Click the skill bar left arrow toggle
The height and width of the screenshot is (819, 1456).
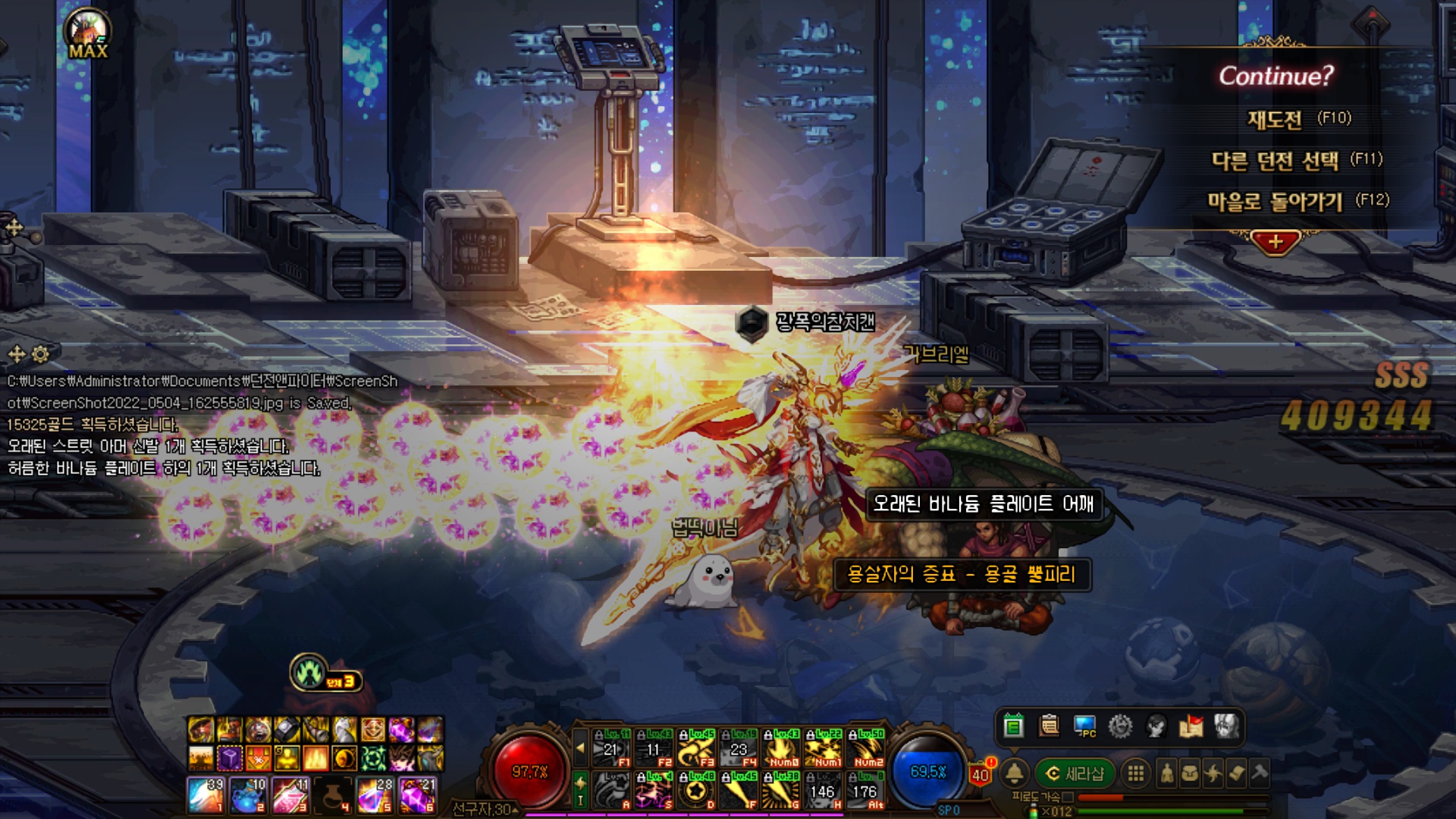580,748
